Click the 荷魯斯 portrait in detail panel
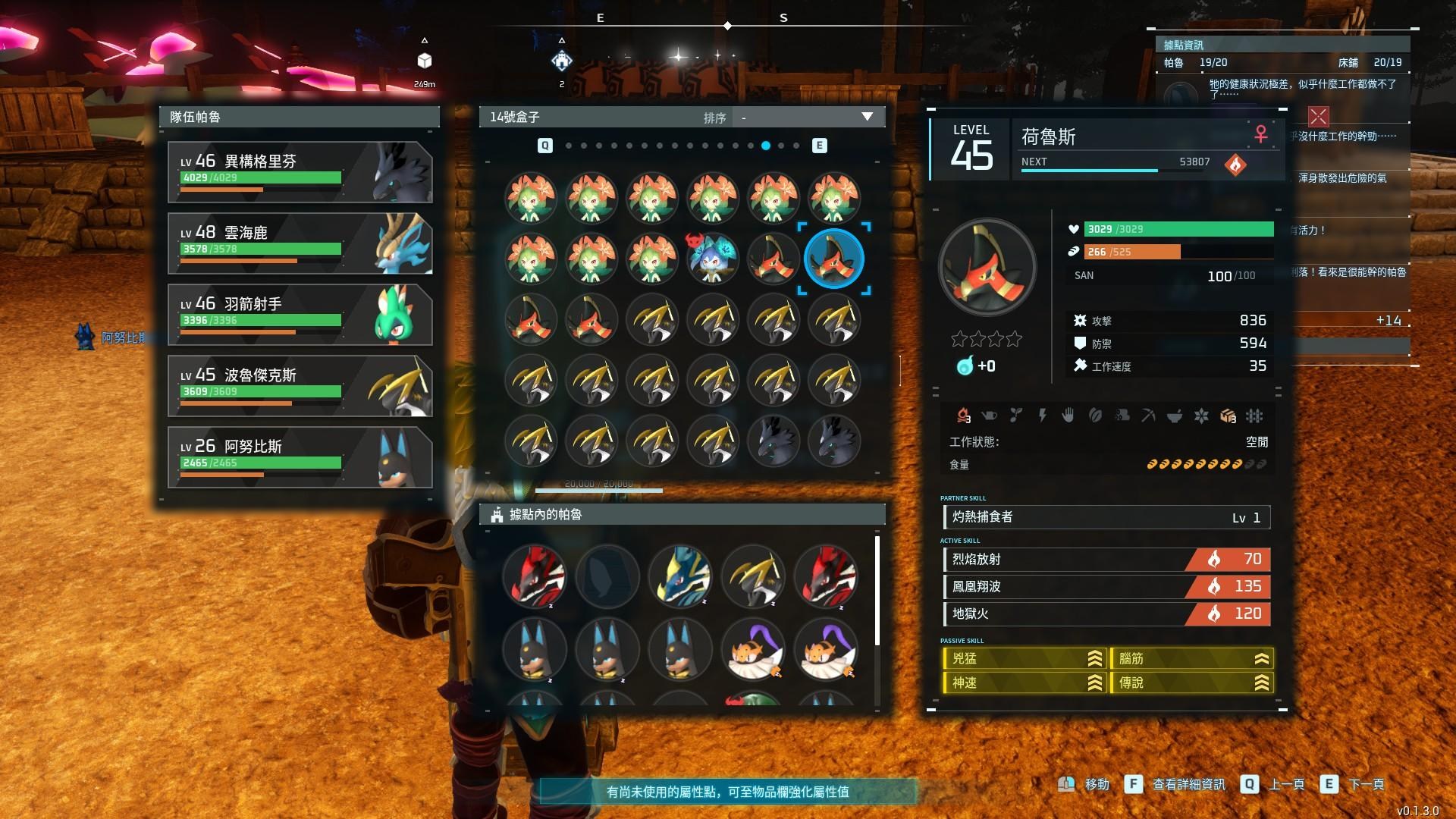The height and width of the screenshot is (819, 1456). (x=987, y=268)
